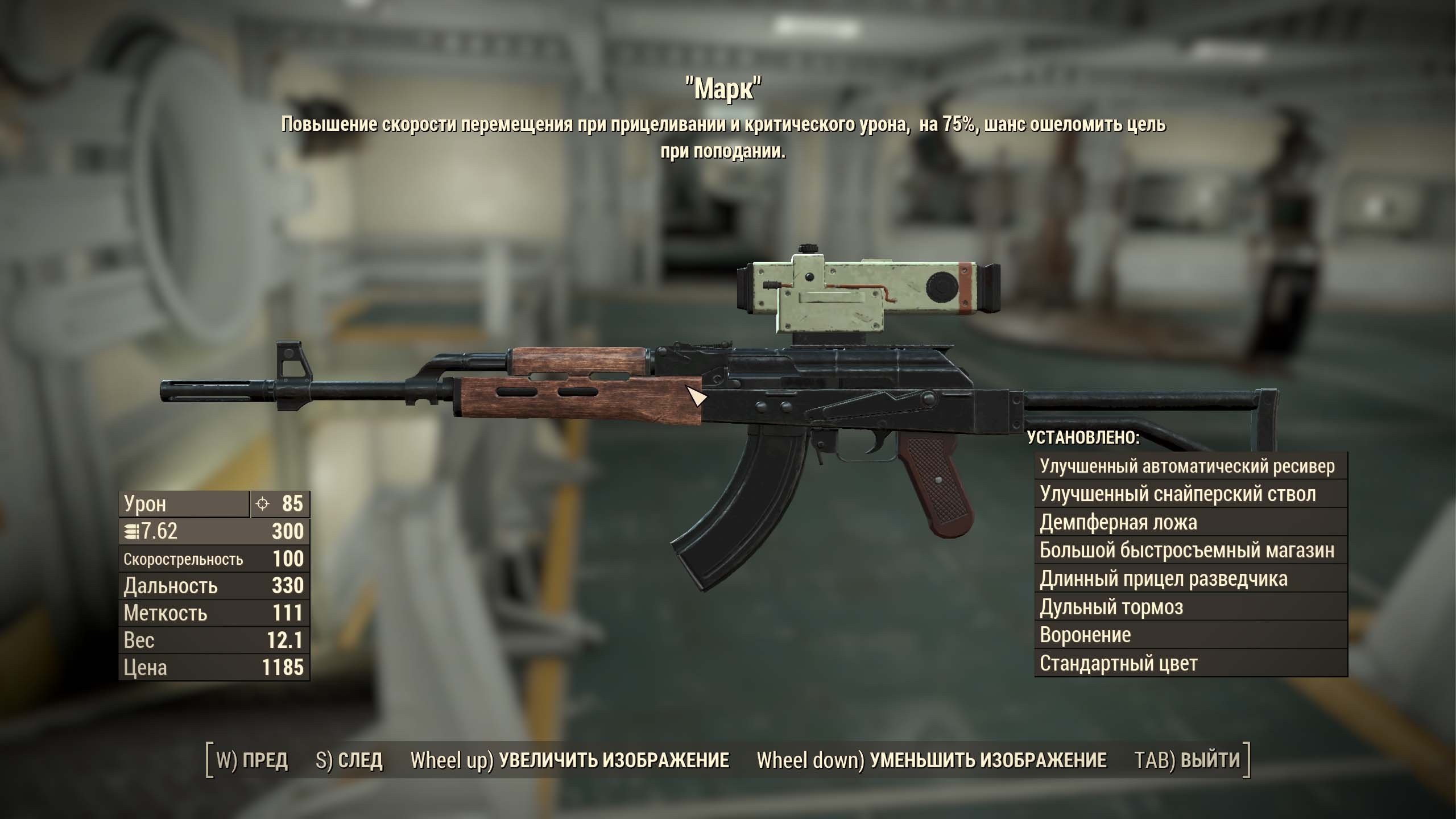Click УМЕНЬШИТЬ ИЗОБРАЖЕНИЕ to zoom out

pyautogui.click(x=932, y=760)
